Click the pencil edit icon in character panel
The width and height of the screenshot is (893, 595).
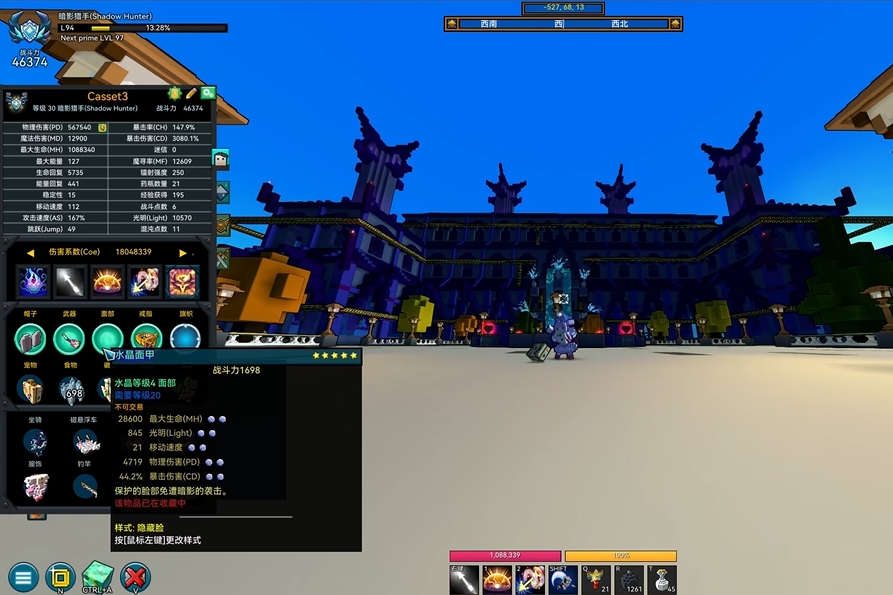[191, 93]
